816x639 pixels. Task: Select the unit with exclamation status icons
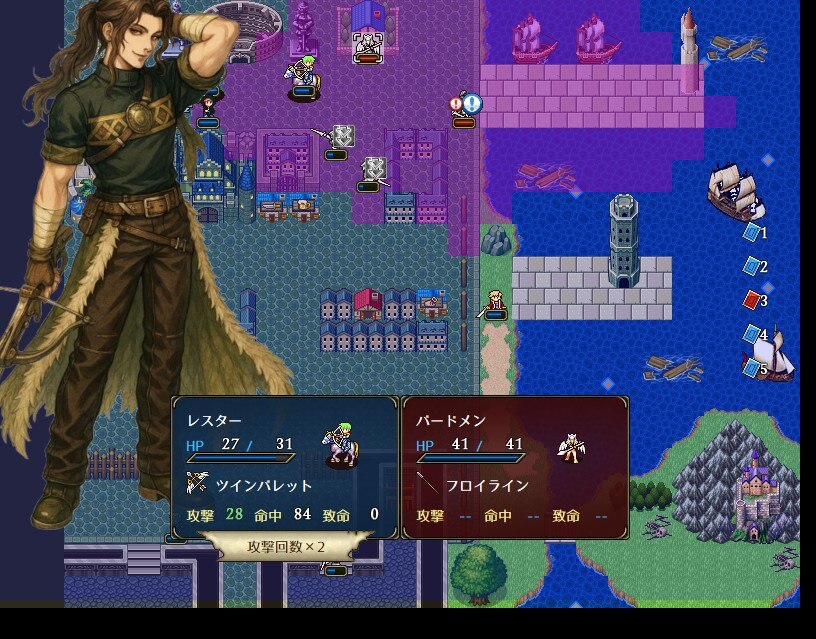click(x=464, y=110)
